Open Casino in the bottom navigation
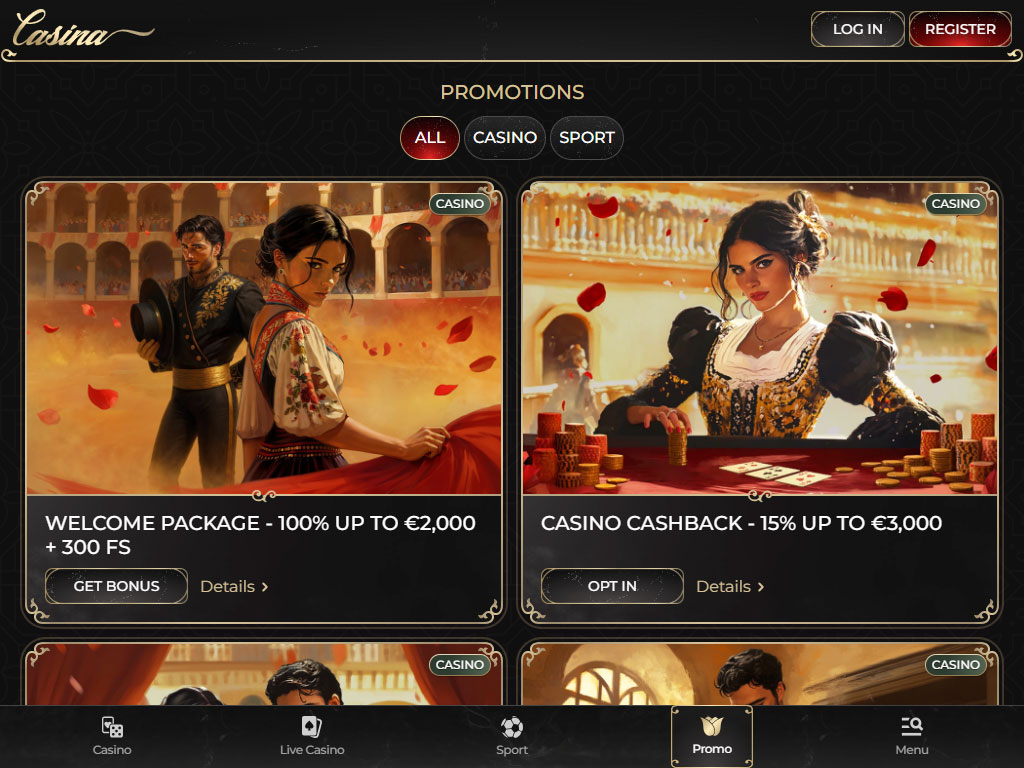 [x=112, y=736]
